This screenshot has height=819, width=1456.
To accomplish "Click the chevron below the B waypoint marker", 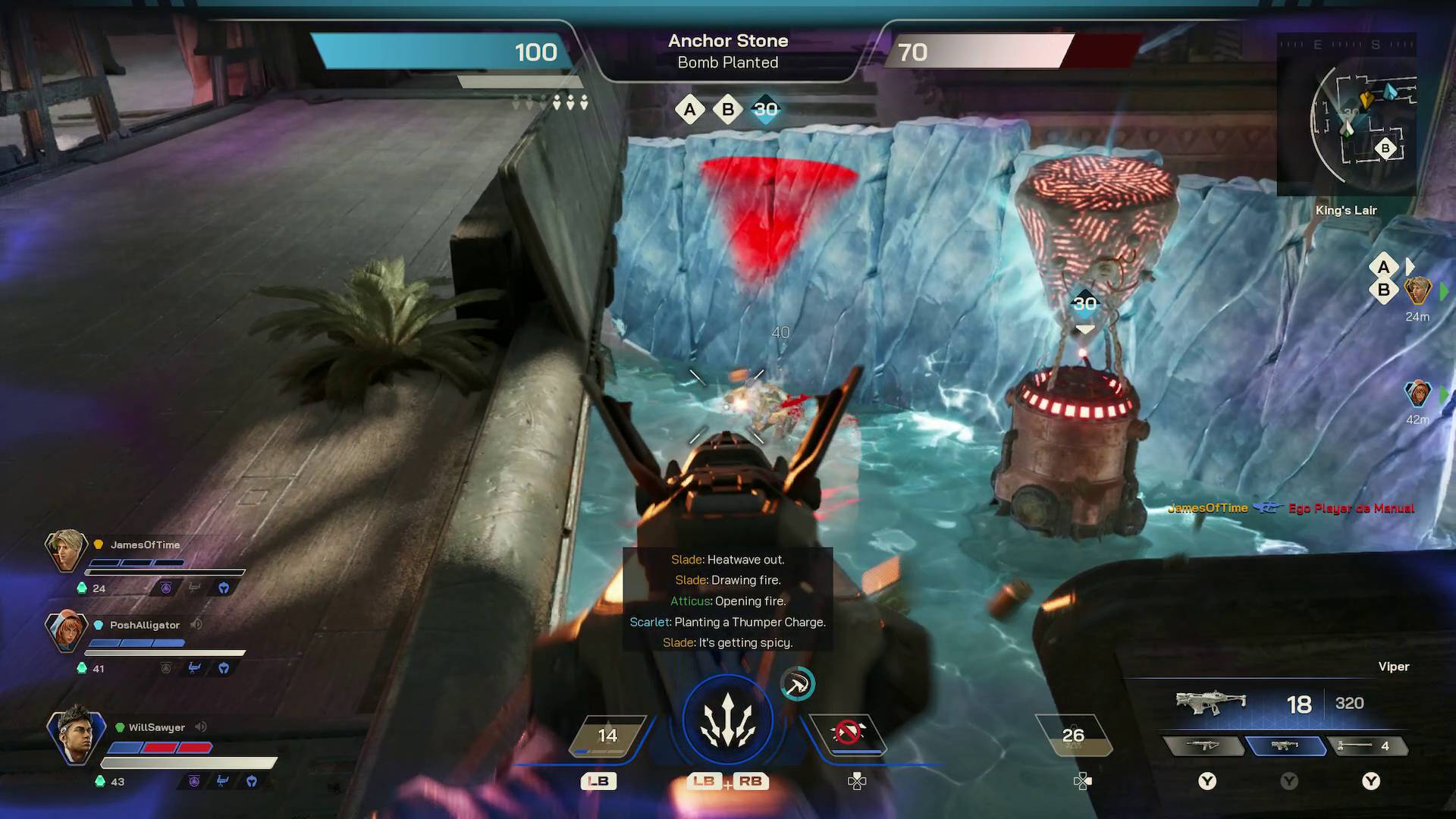I will pos(1086,328).
